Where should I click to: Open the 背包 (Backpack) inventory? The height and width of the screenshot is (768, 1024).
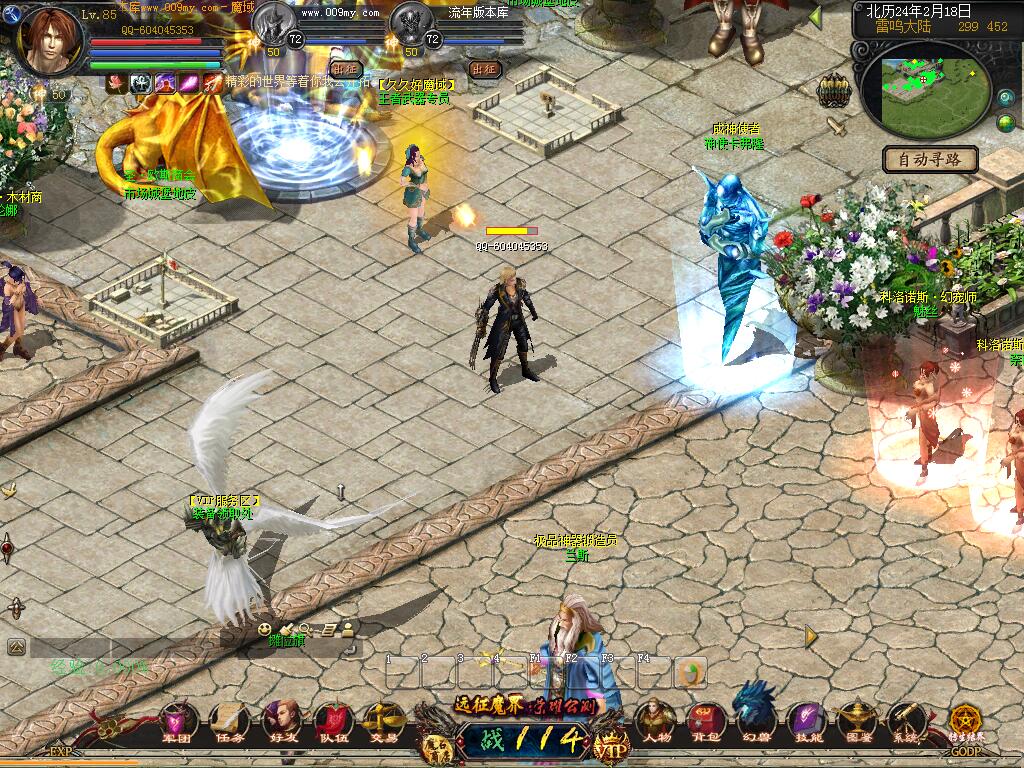click(706, 718)
